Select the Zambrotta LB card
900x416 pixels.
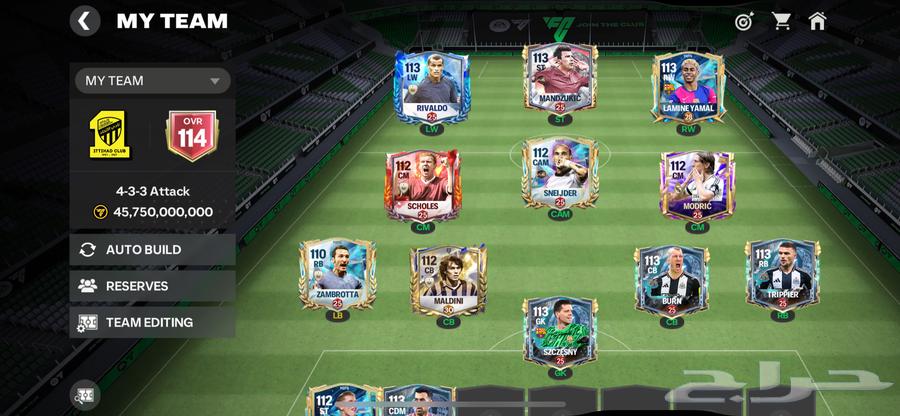[x=337, y=275]
